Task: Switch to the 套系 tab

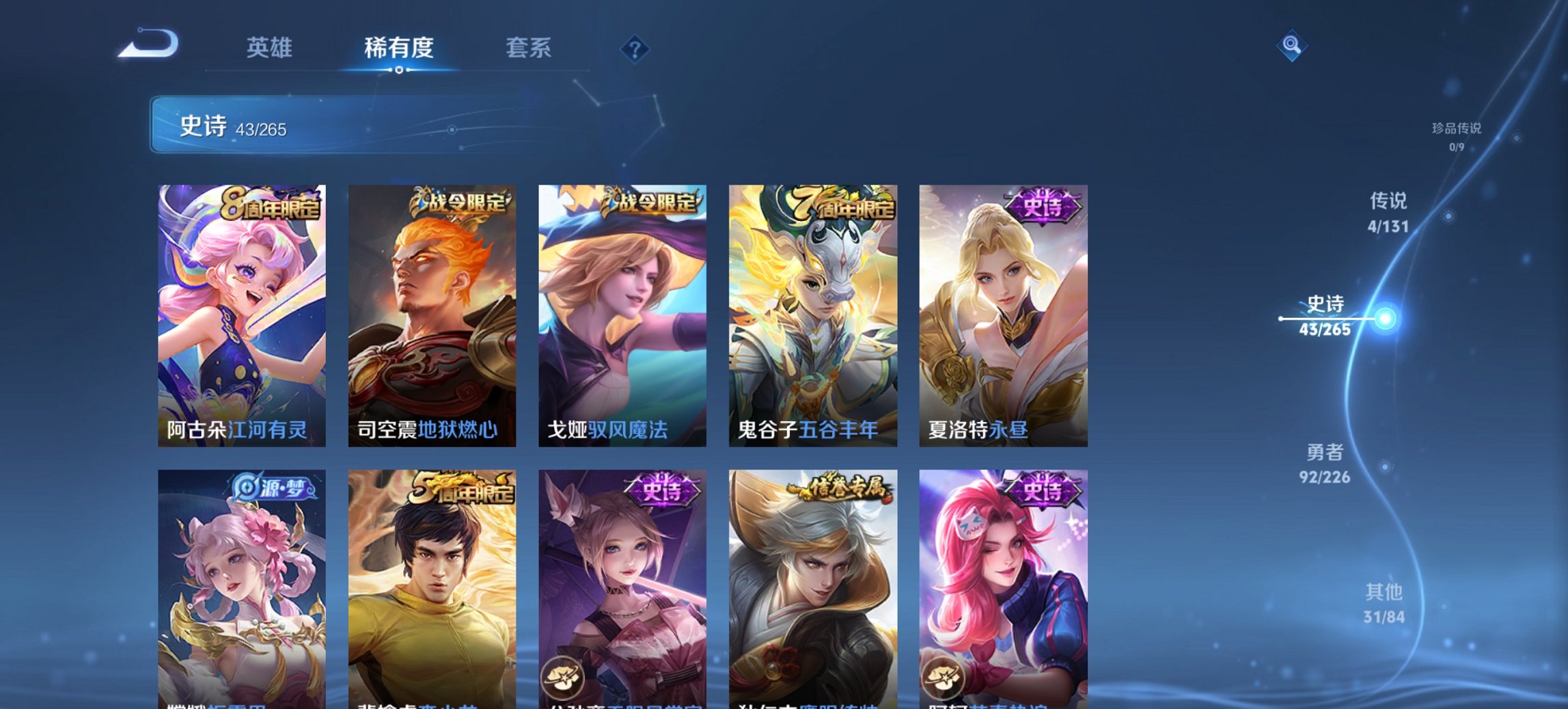Action: 529,48
